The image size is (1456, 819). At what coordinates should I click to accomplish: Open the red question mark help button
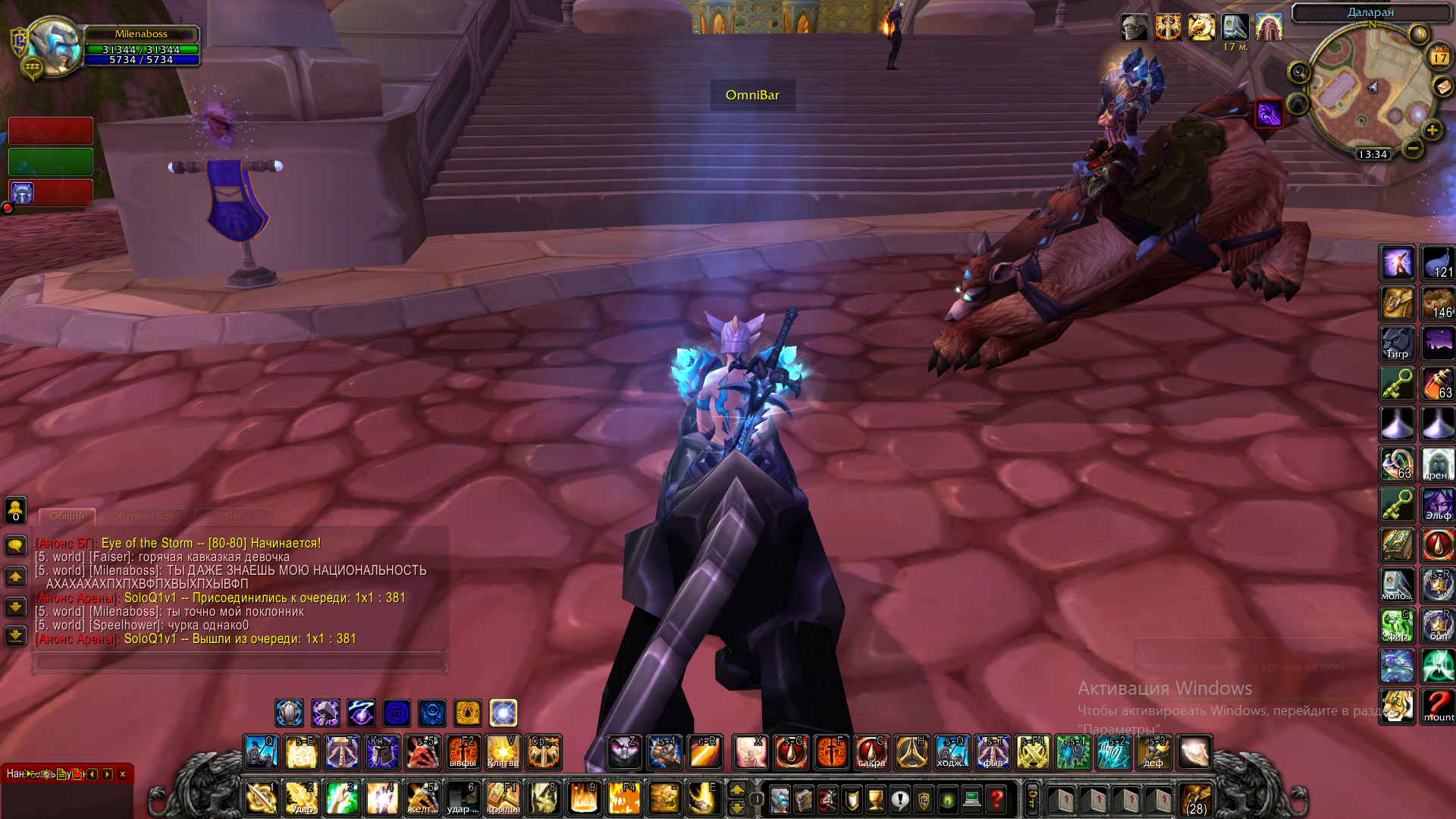click(996, 799)
